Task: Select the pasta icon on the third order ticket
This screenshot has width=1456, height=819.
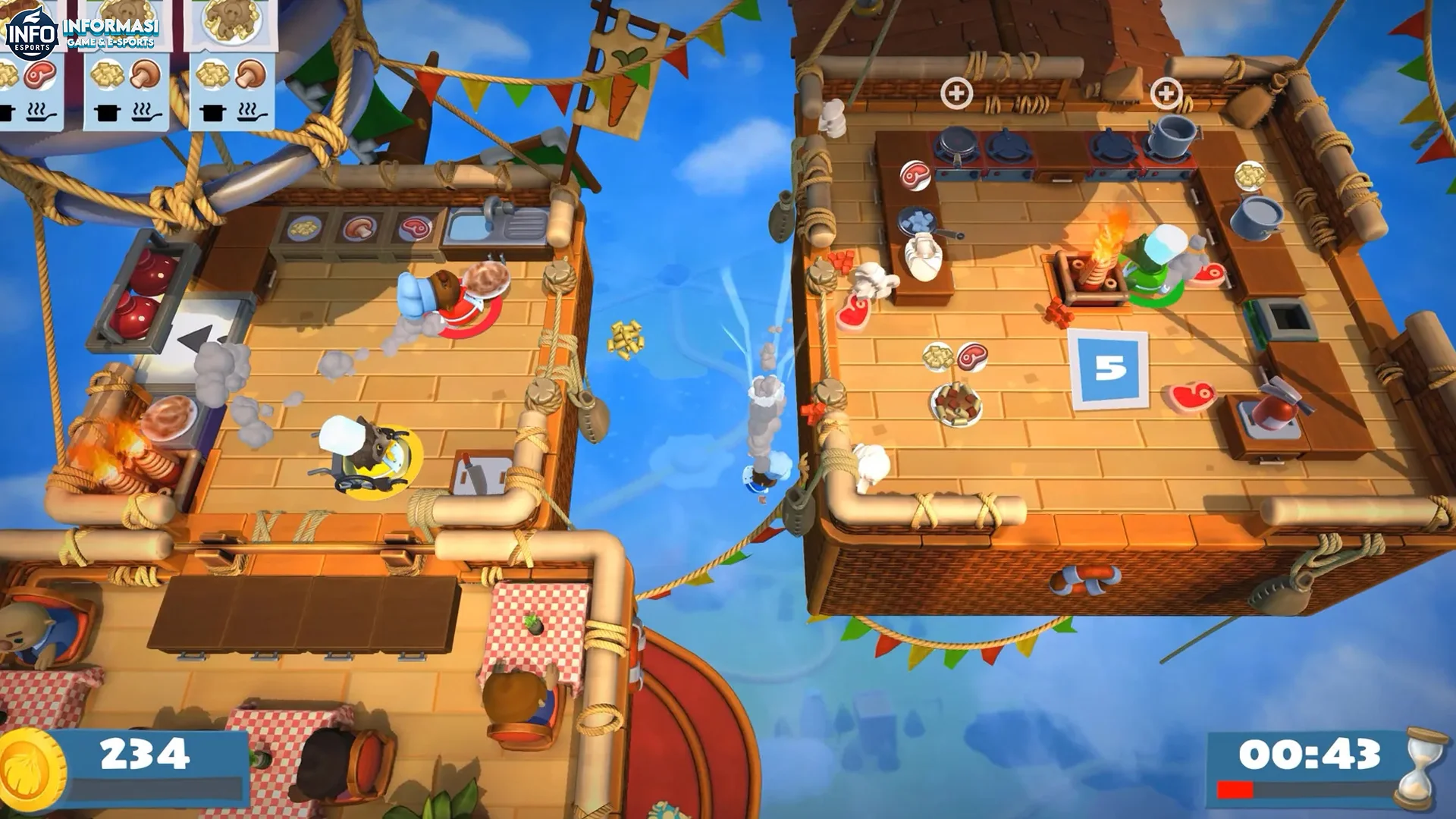Action: (212, 76)
